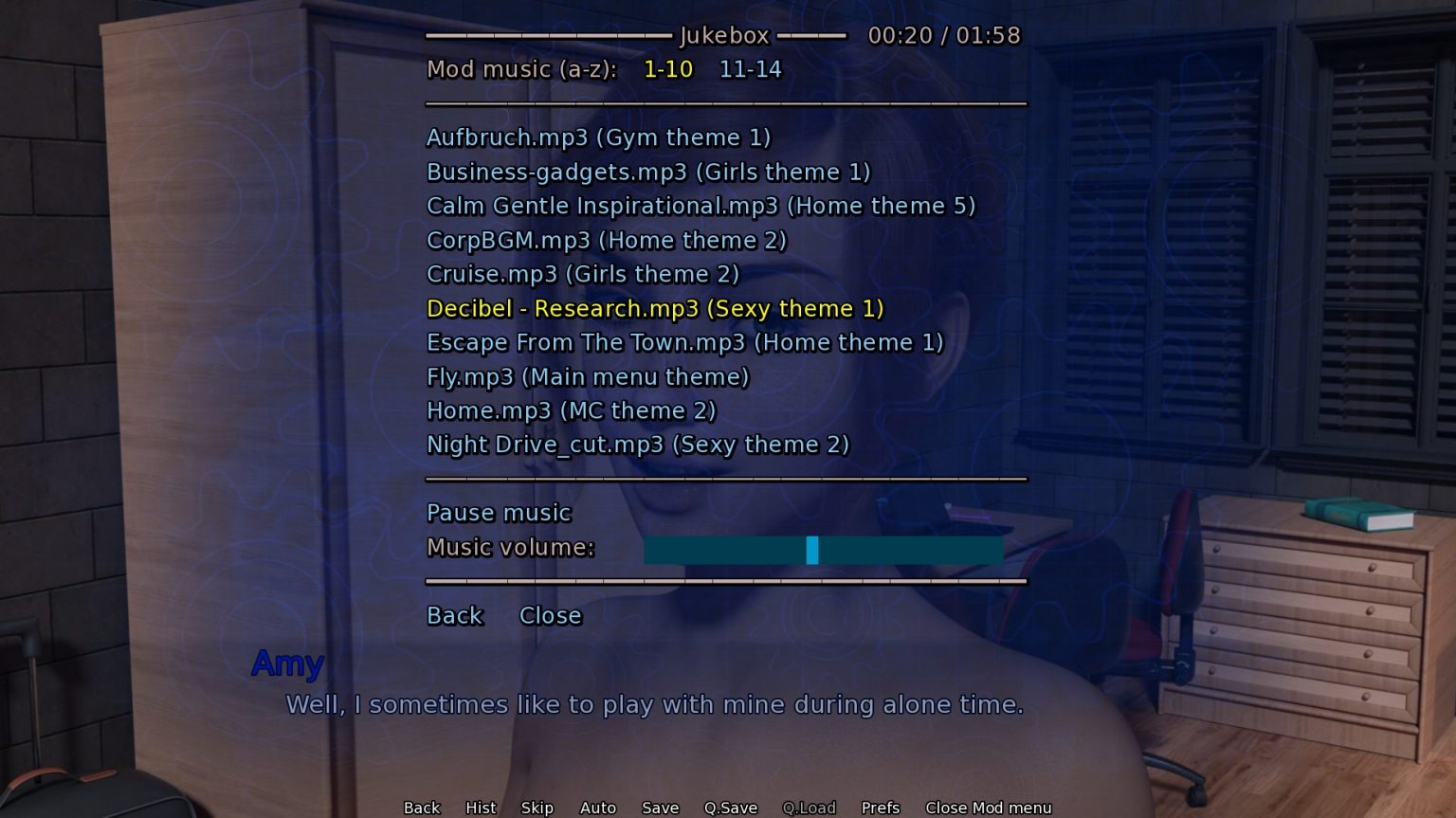Play Business-gadgets.mp3 track

647,172
